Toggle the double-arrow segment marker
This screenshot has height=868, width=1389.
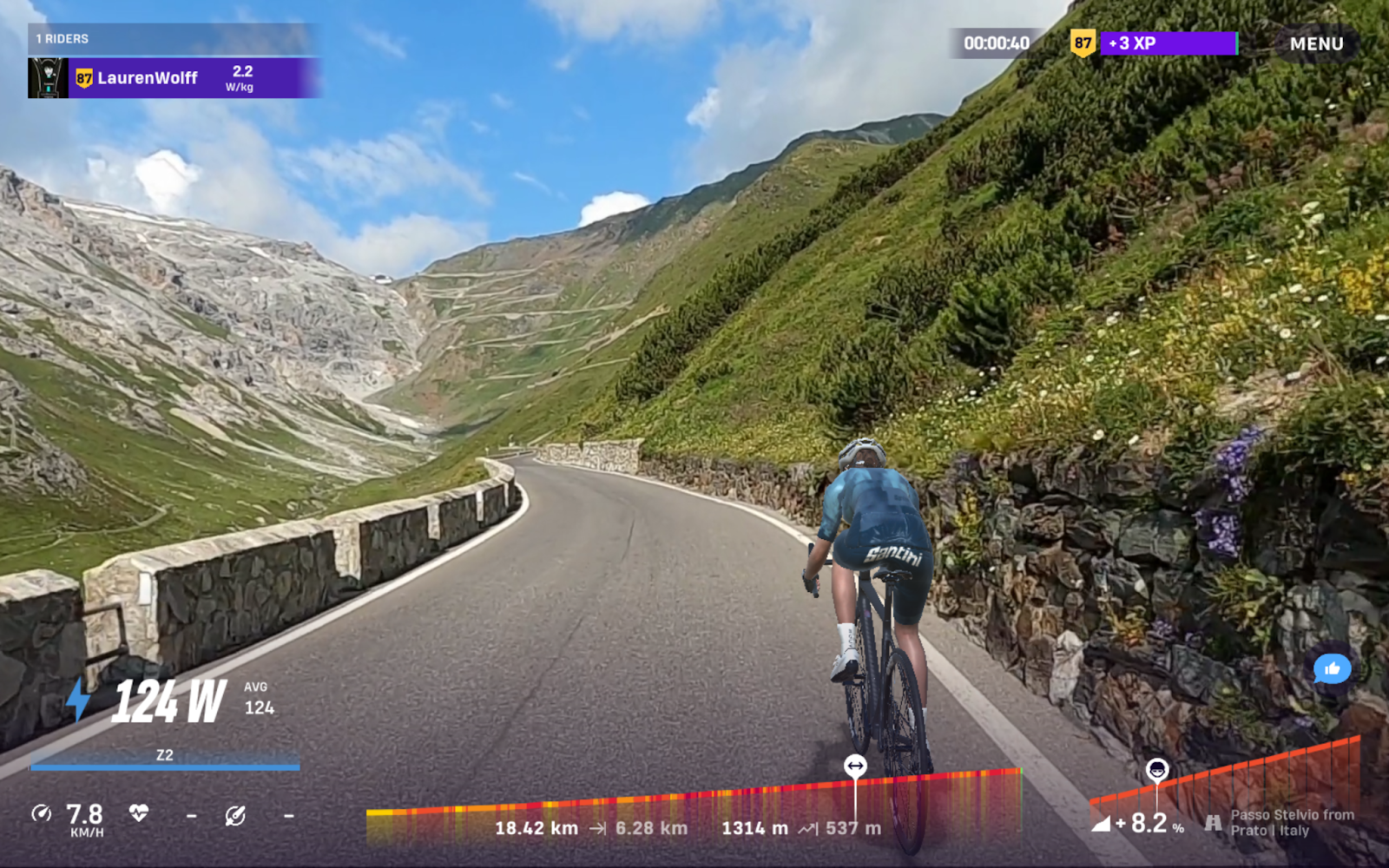tap(855, 765)
